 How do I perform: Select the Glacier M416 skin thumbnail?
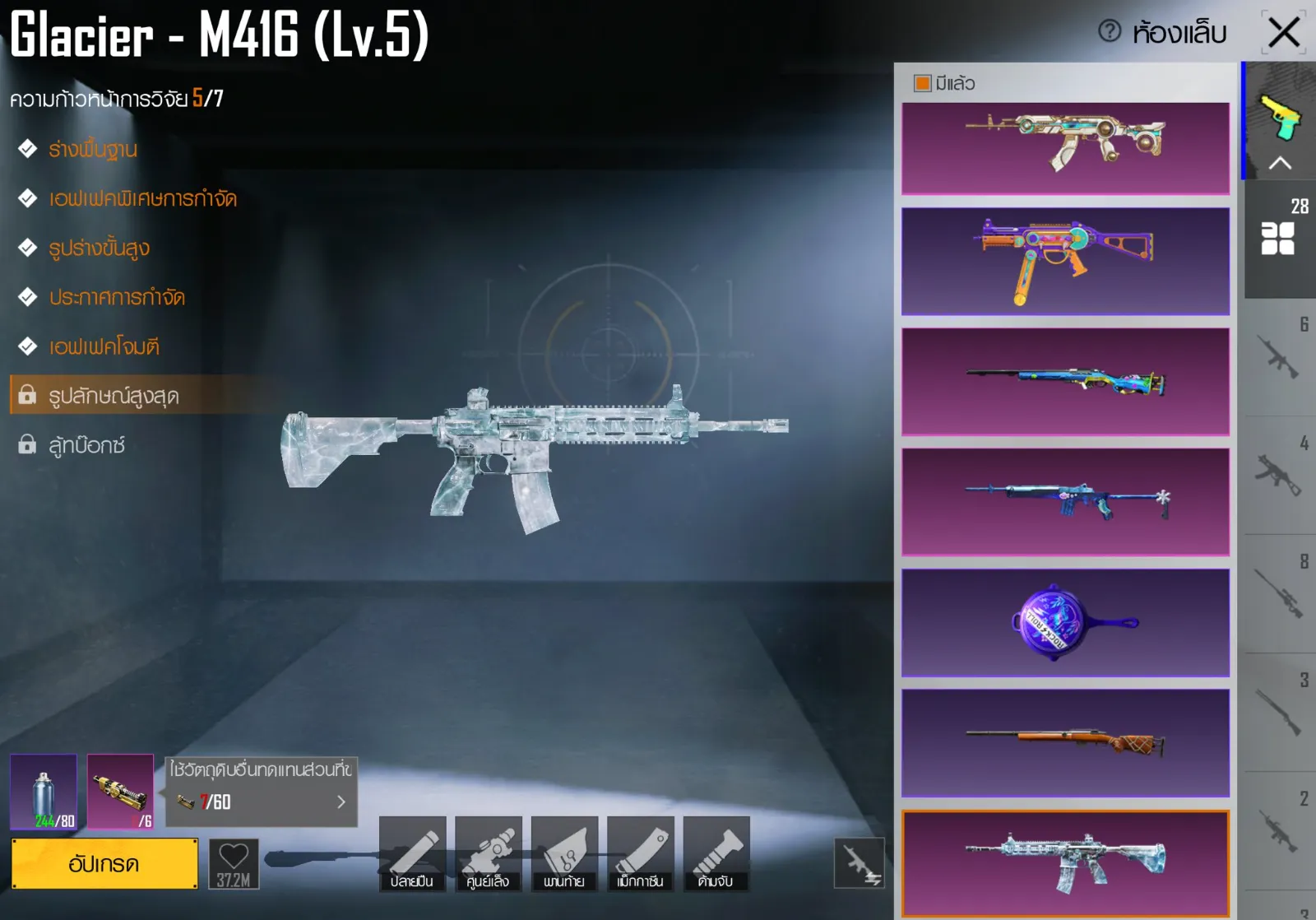point(1065,863)
